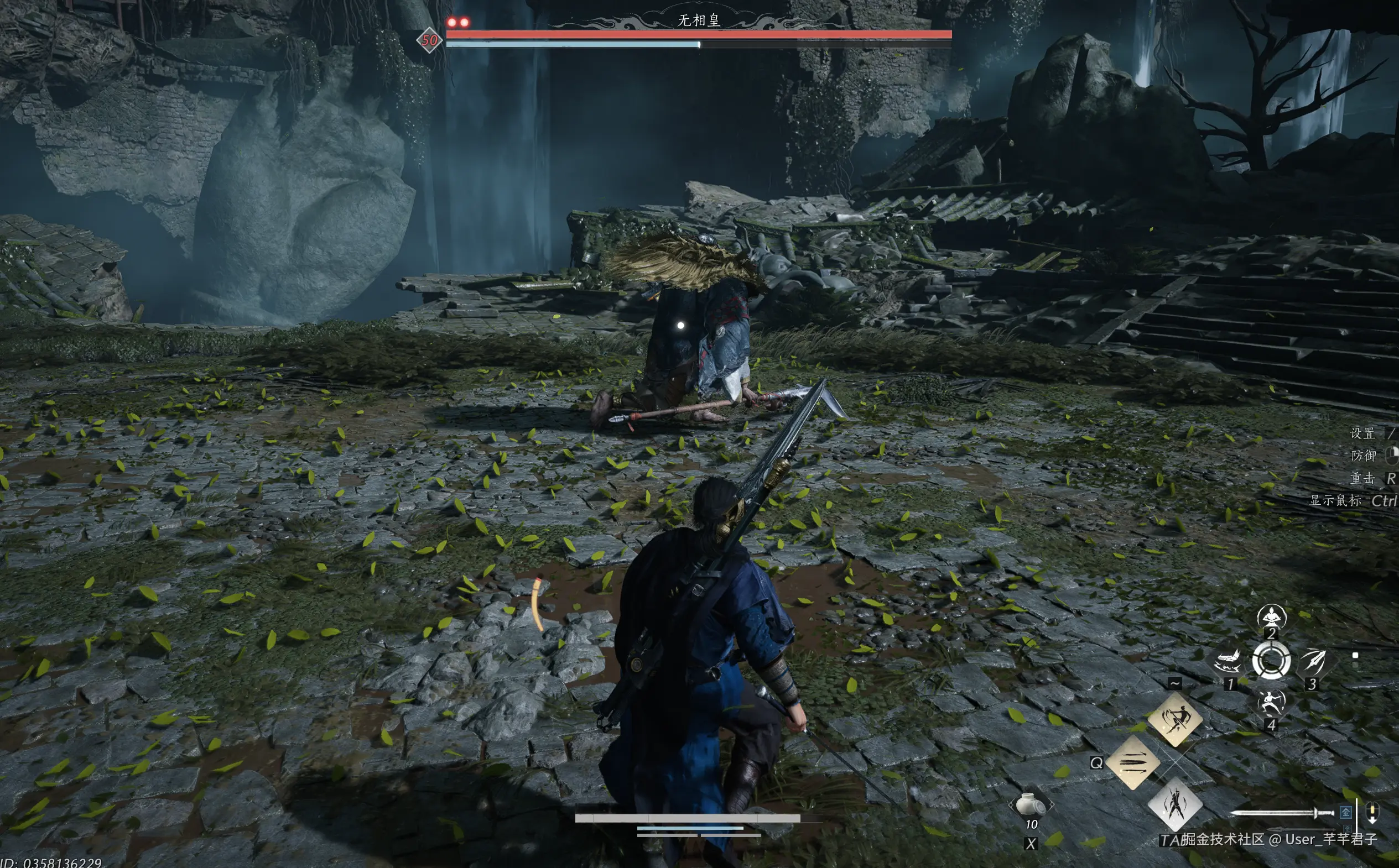Choose the boat ability in slot 1
Image resolution: width=1399 pixels, height=868 pixels.
(1228, 661)
